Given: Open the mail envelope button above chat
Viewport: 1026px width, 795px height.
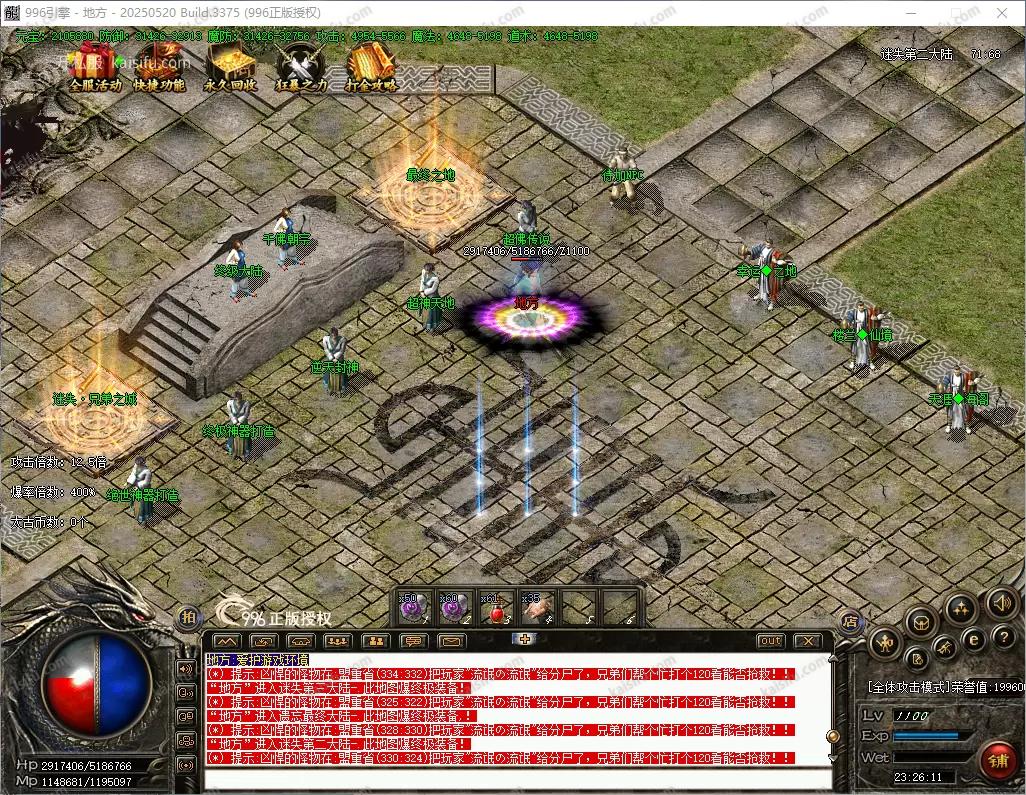Looking at the screenshot, I should (x=452, y=640).
